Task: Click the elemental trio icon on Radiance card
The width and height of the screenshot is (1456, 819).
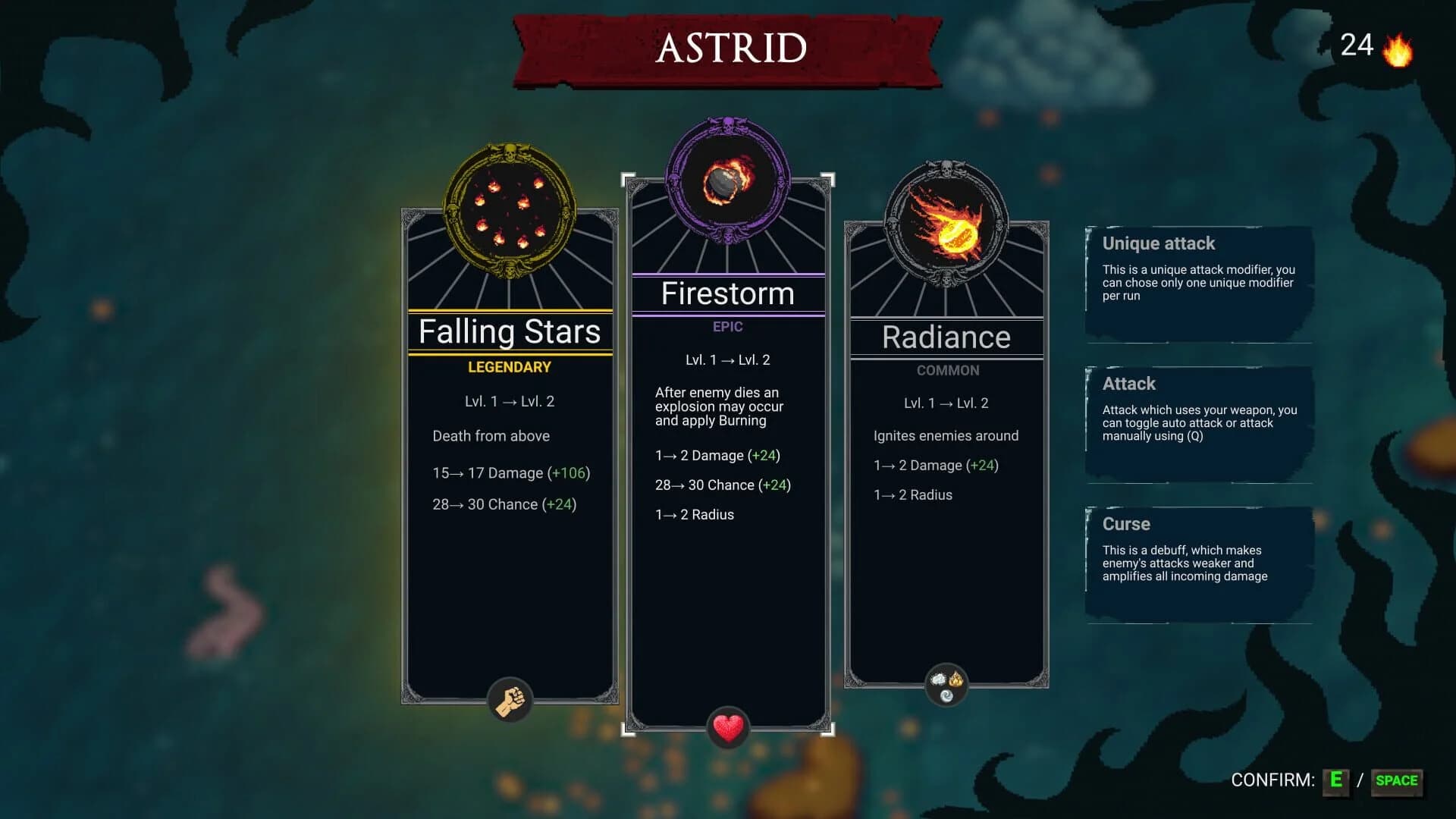Action: pyautogui.click(x=946, y=683)
